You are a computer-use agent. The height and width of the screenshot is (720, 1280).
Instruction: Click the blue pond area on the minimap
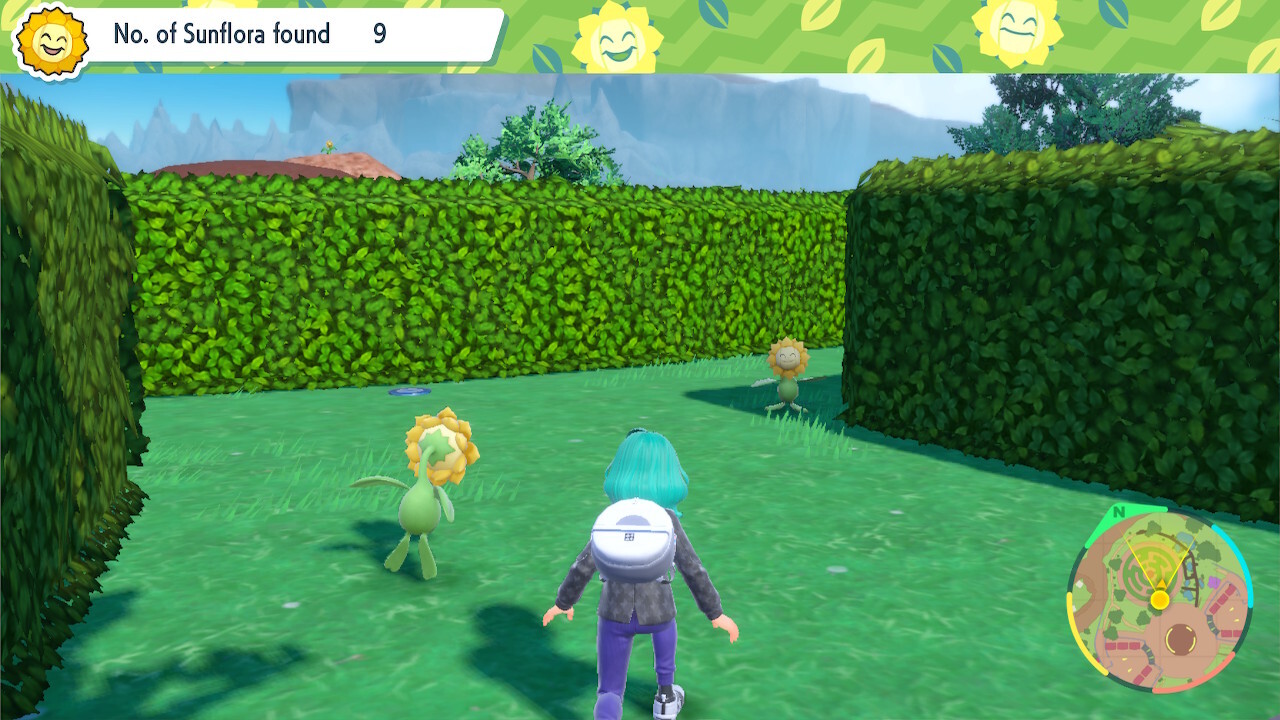click(x=1184, y=536)
